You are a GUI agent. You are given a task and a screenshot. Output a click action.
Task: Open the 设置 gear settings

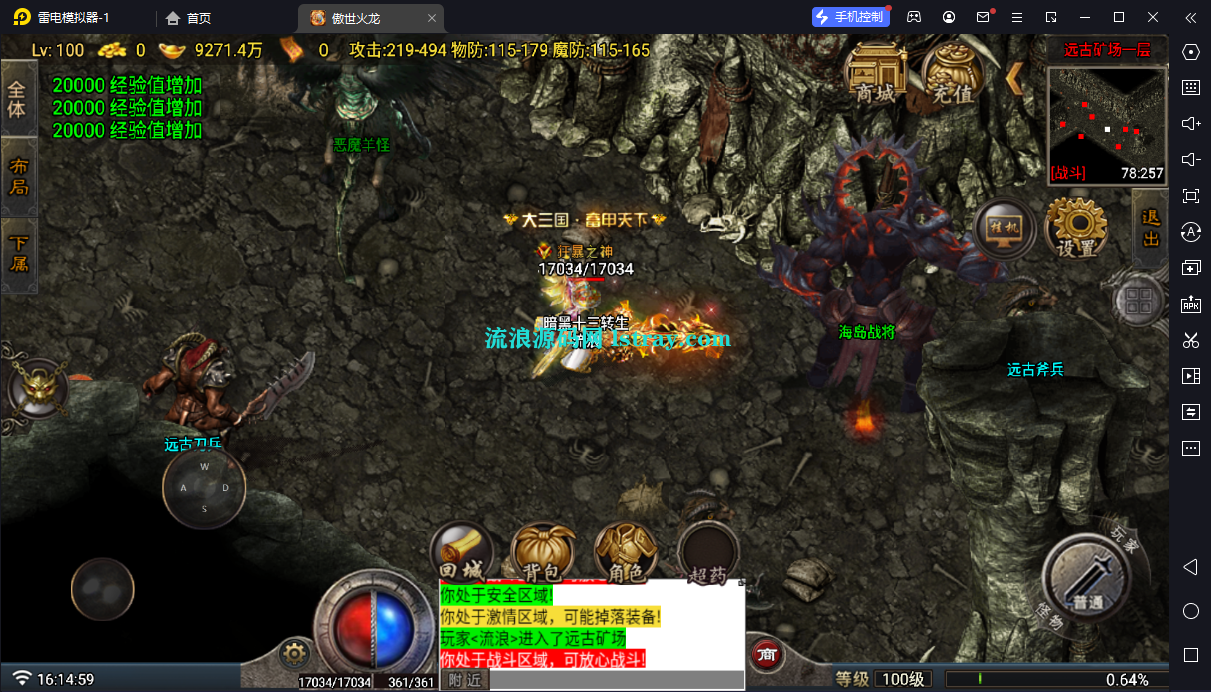[1077, 229]
